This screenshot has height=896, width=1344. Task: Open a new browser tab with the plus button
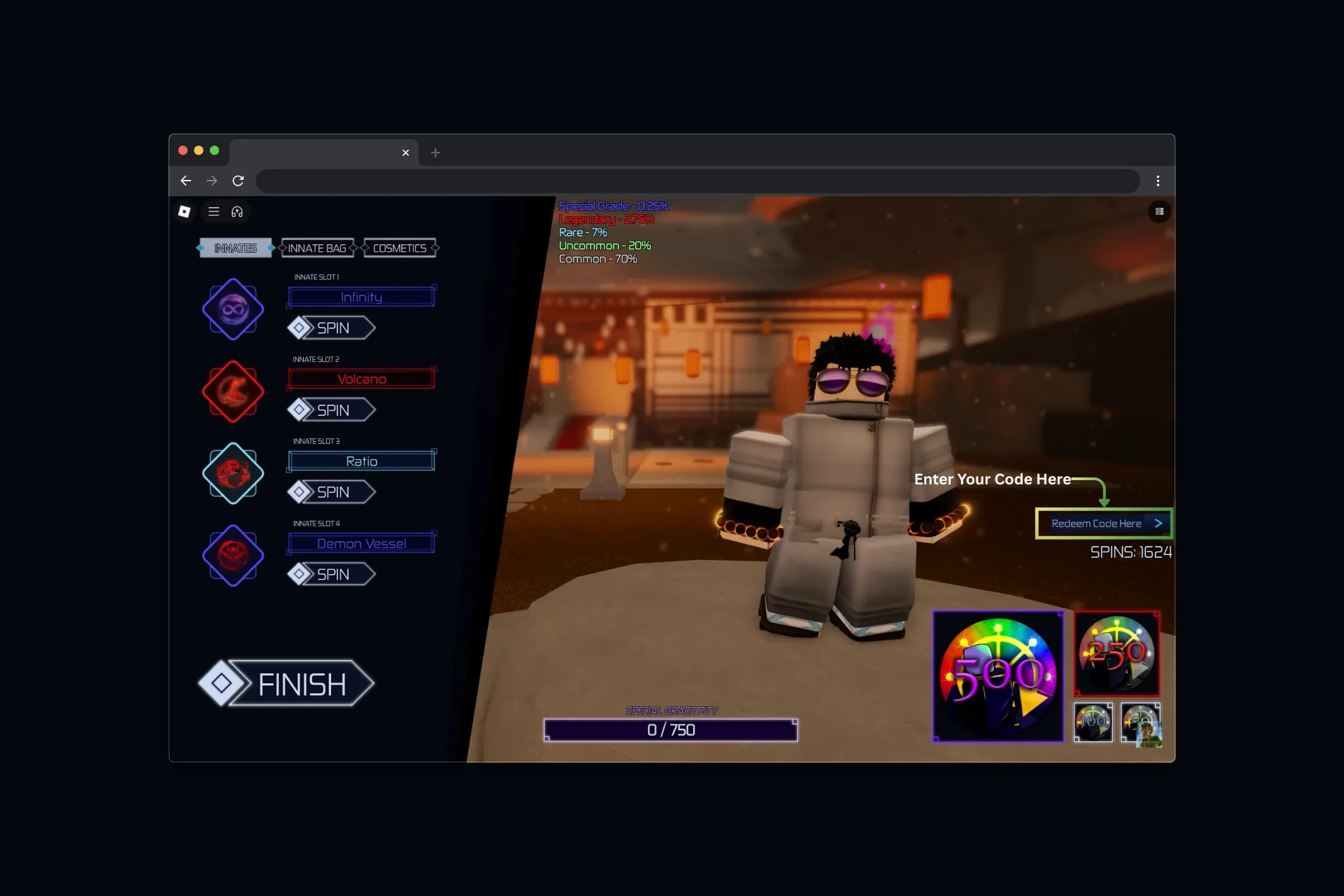point(435,153)
